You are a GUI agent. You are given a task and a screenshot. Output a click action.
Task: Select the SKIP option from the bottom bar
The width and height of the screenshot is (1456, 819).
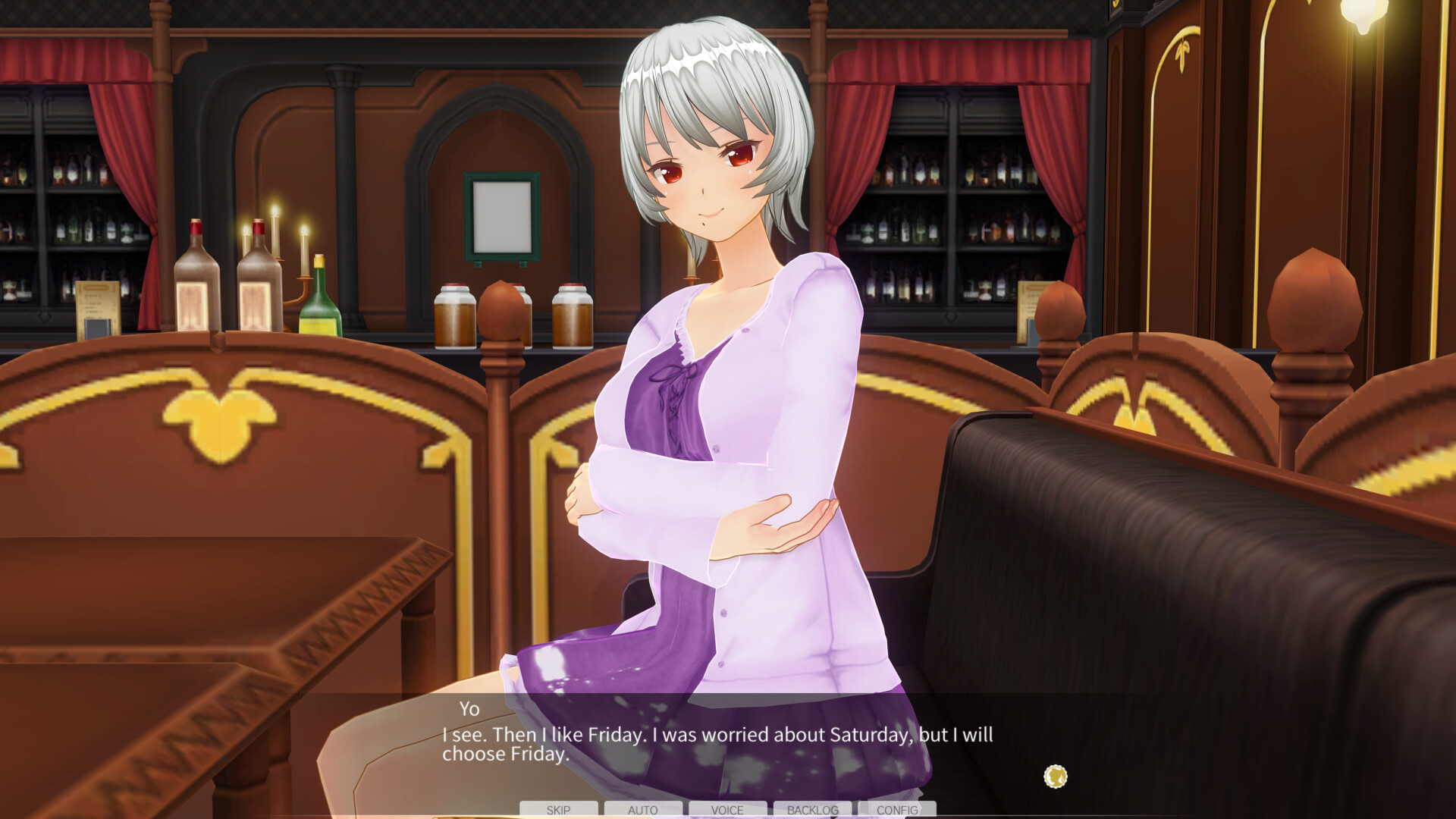tap(559, 809)
